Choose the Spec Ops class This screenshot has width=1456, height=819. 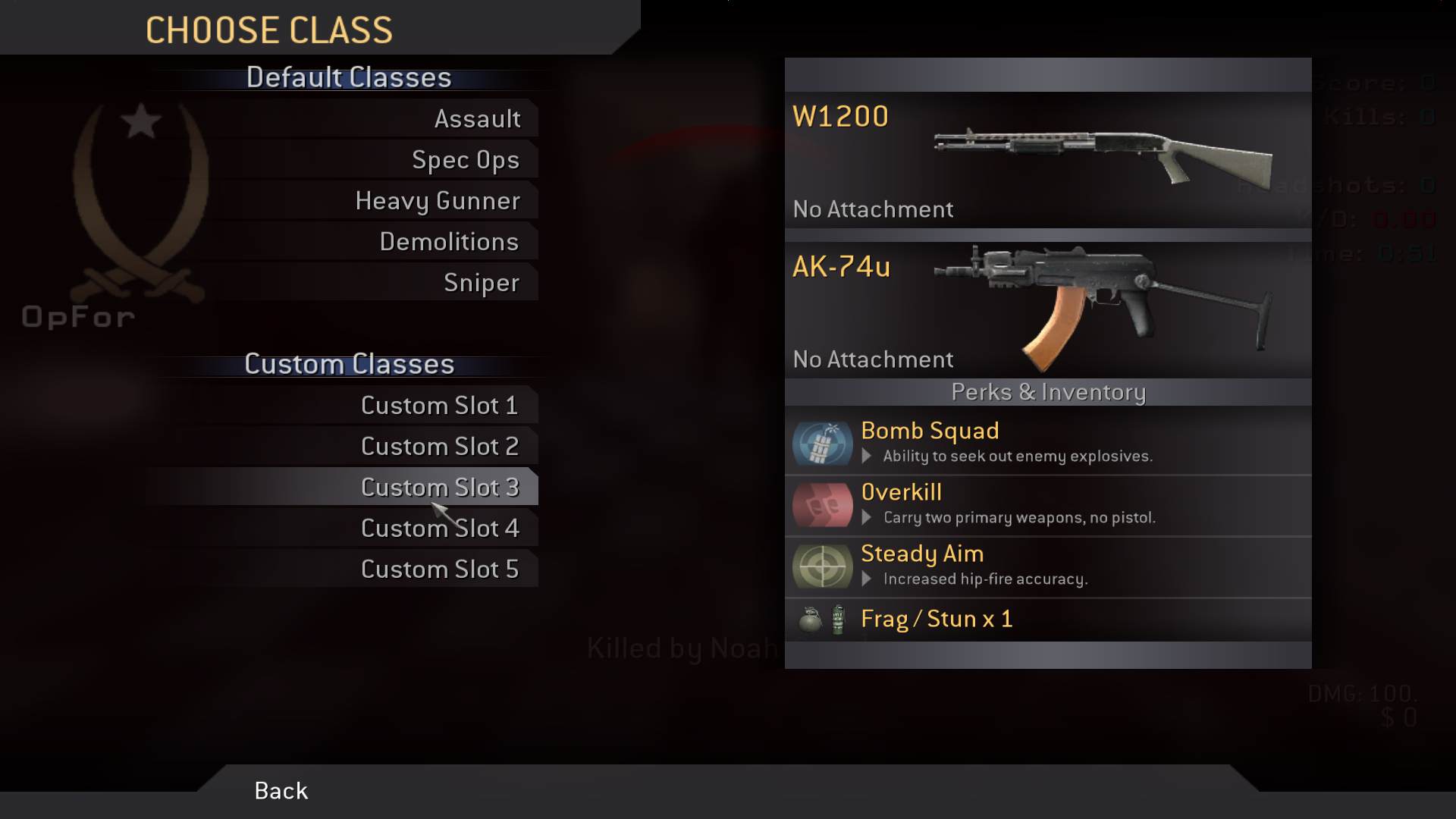pos(466,160)
